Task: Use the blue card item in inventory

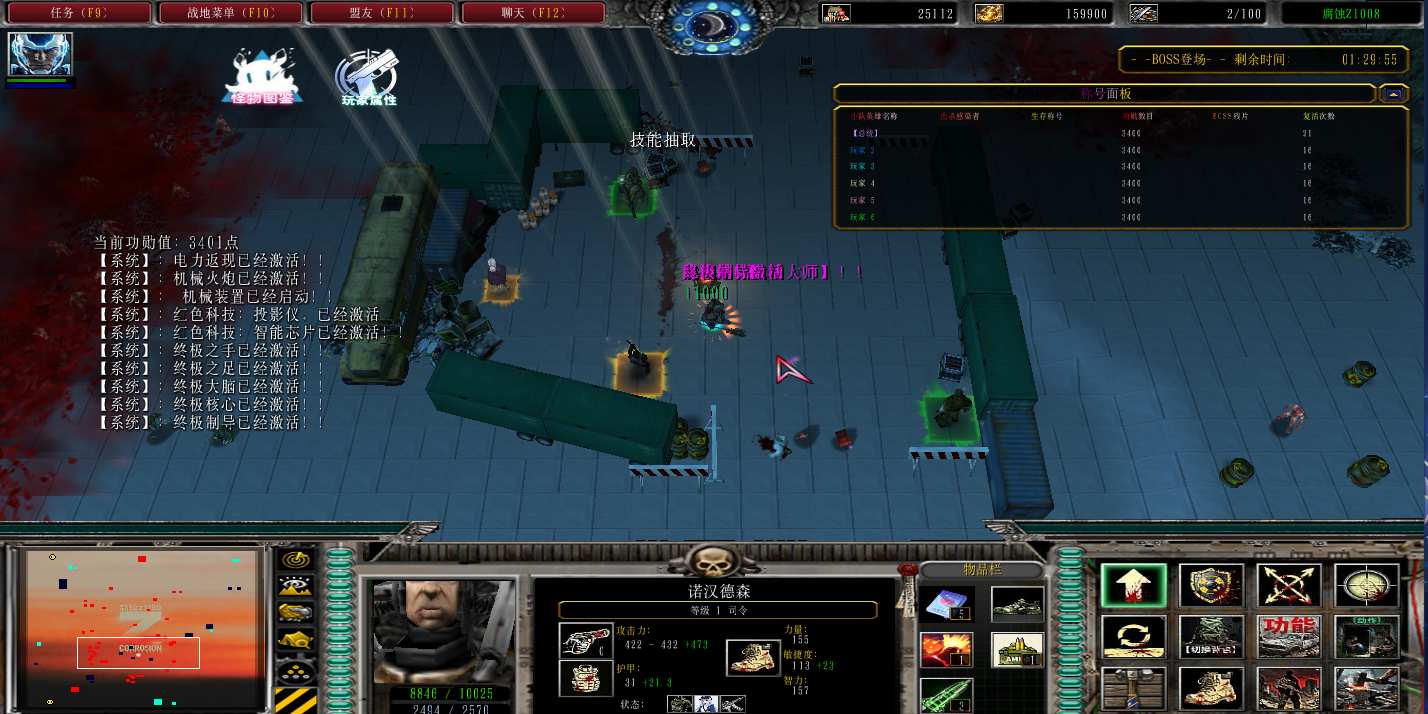Action: pos(946,604)
